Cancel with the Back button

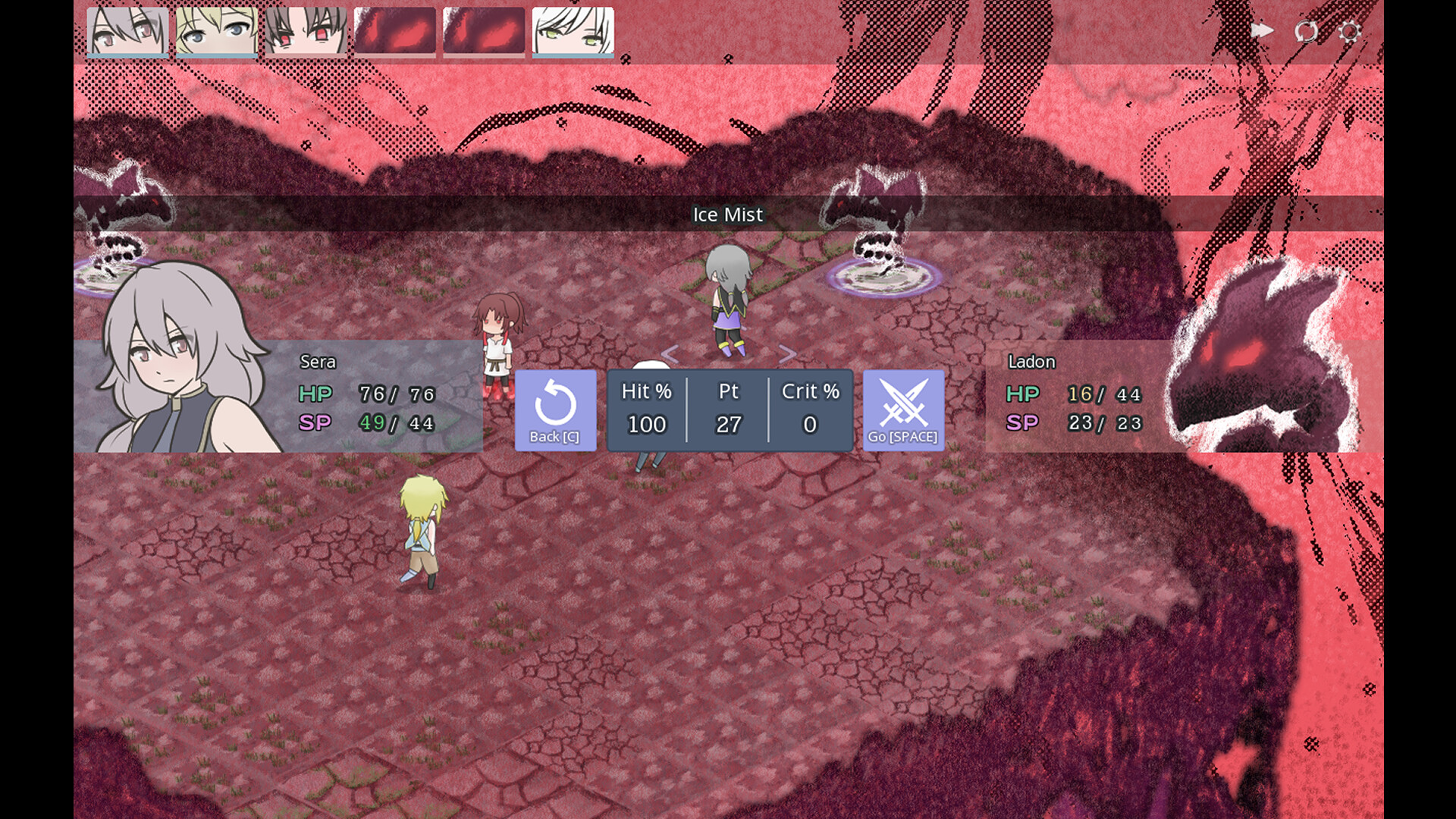(x=555, y=410)
